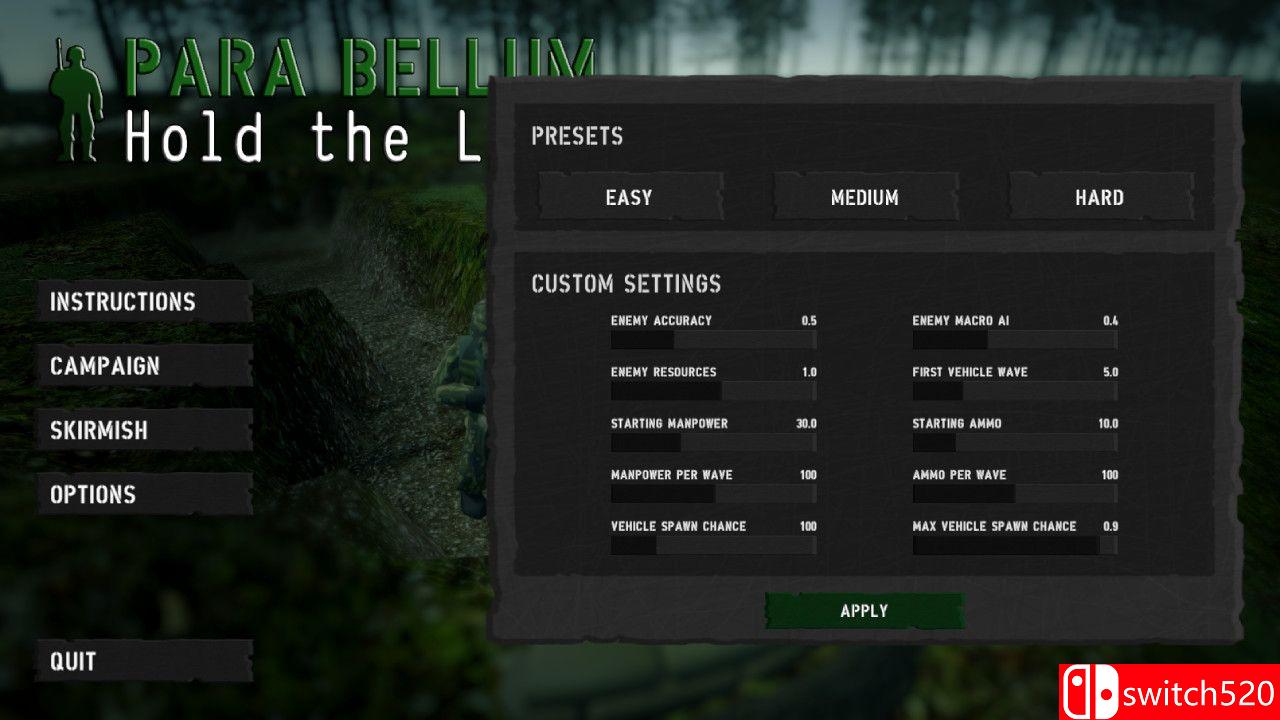Adjust the FIRST VEHICLE WAVE slider
The width and height of the screenshot is (1280, 720).
pyautogui.click(x=1013, y=391)
